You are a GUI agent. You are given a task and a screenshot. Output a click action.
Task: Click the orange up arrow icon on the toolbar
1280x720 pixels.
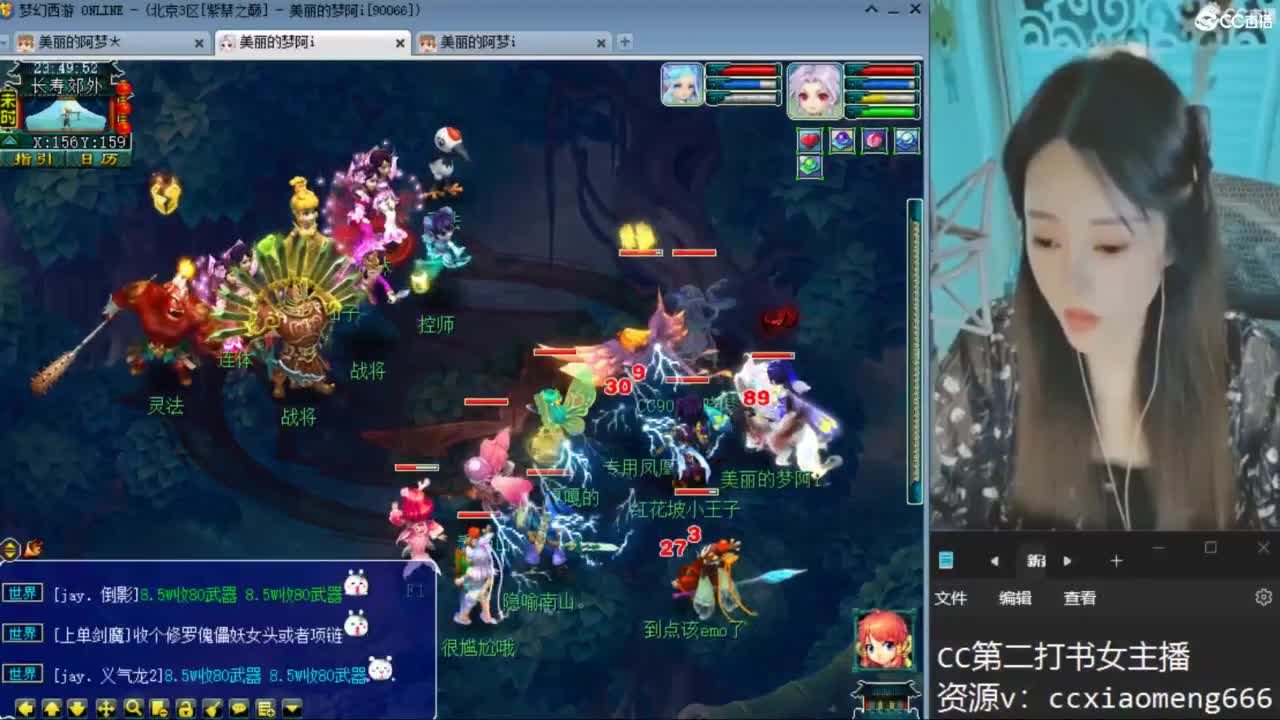[51, 707]
